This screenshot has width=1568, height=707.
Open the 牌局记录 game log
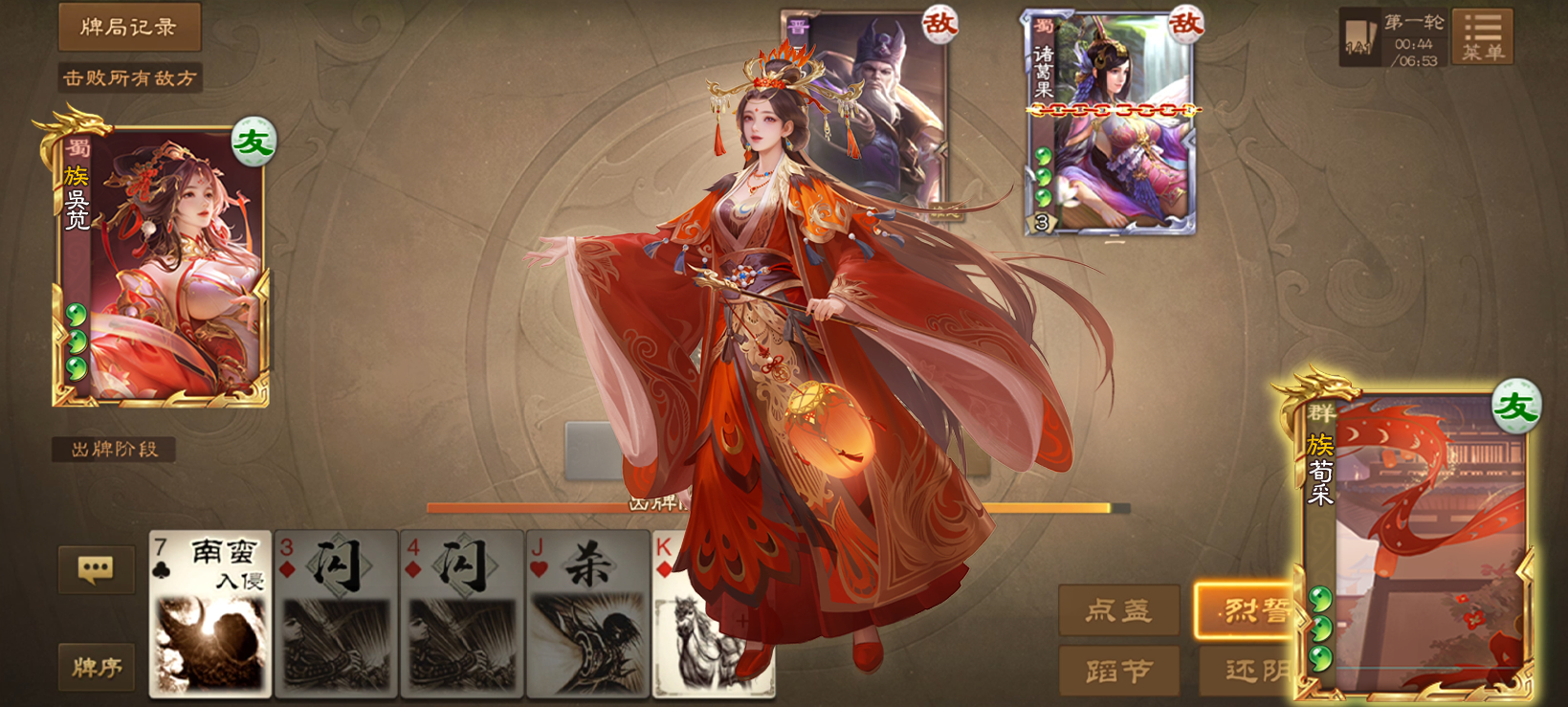[x=129, y=27]
